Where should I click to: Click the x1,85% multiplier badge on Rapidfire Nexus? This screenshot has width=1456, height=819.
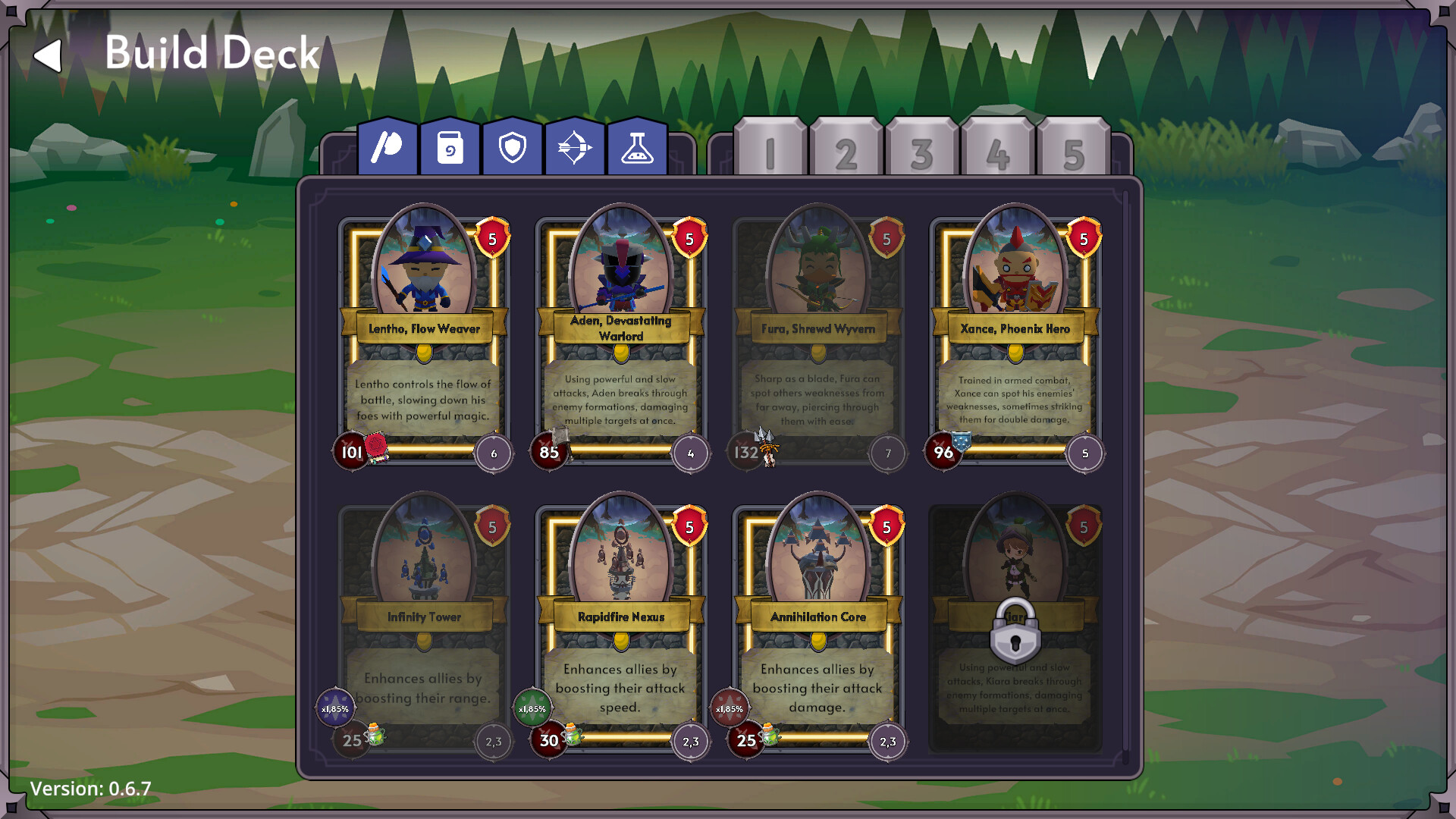532,707
